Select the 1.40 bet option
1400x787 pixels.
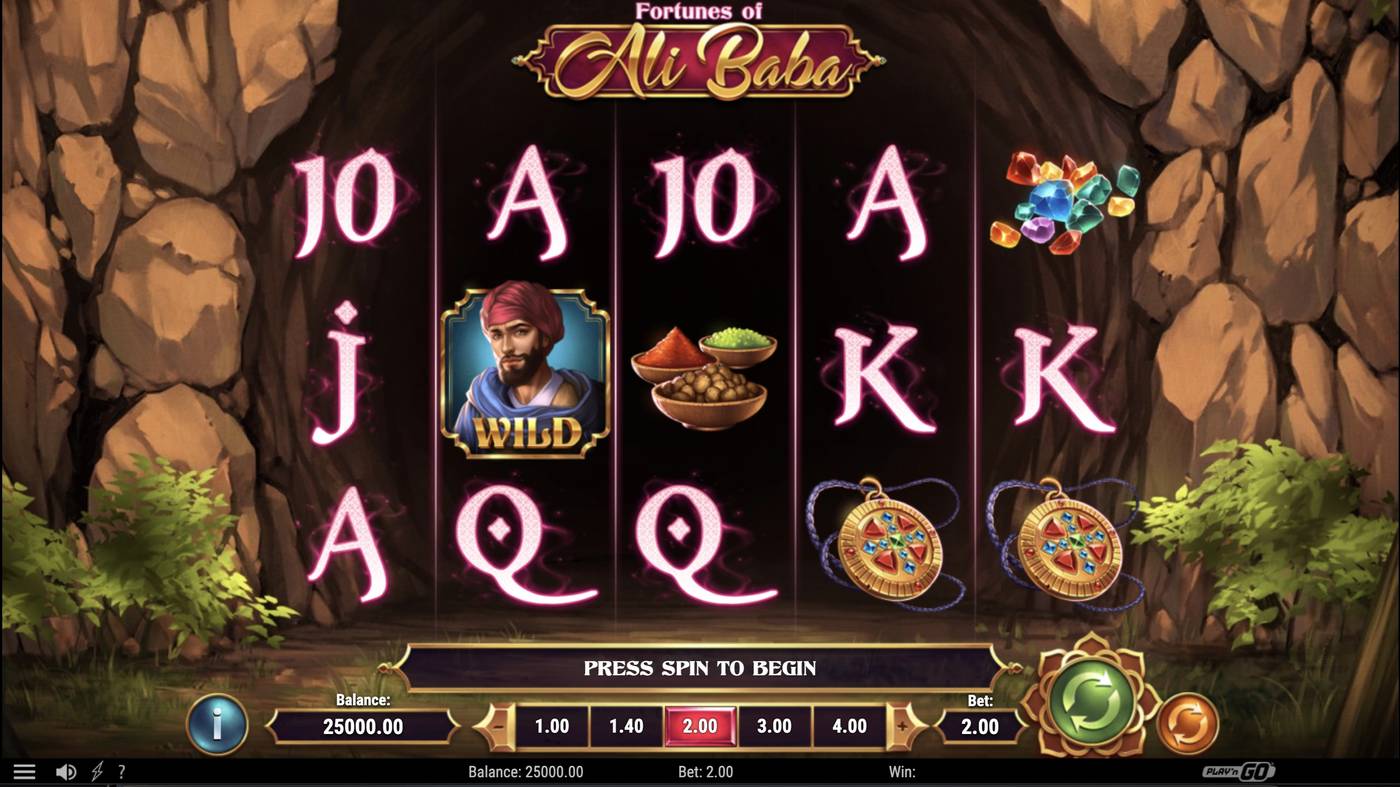[x=625, y=726]
